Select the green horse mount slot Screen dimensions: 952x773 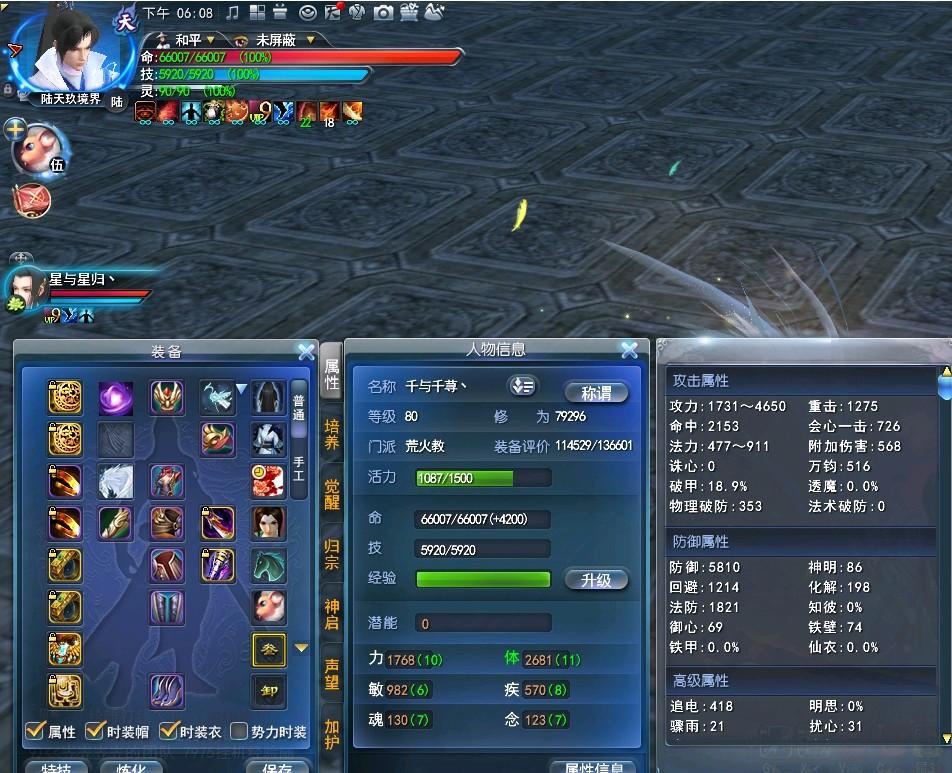pyautogui.click(x=268, y=565)
